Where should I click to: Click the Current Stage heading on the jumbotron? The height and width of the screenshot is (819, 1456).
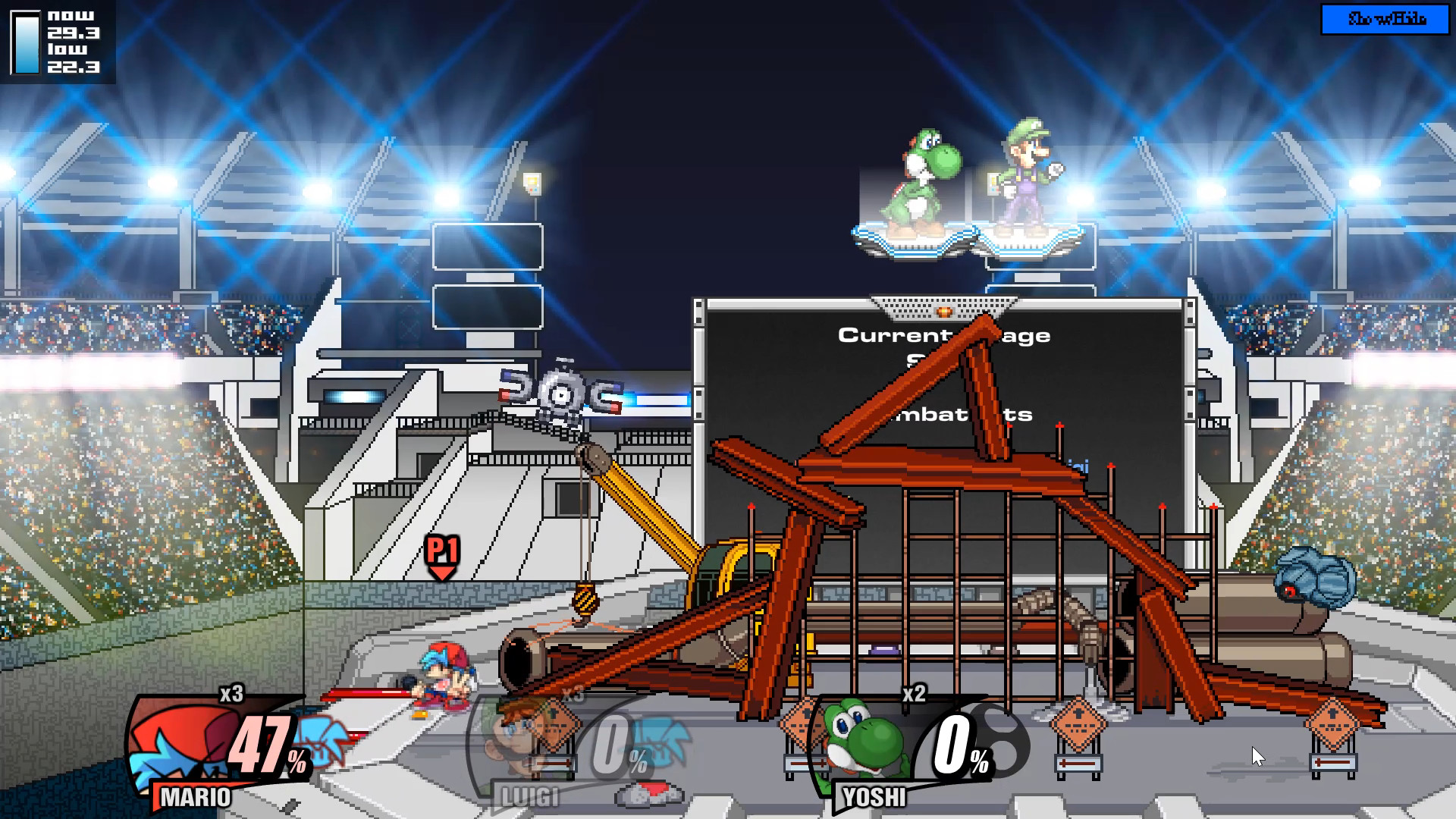tap(945, 335)
